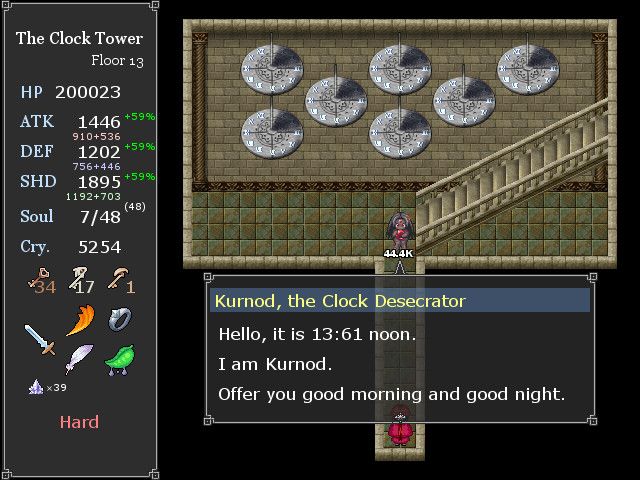Choose the orange flame wing item
The width and height of the screenshot is (640, 480).
tap(80, 321)
